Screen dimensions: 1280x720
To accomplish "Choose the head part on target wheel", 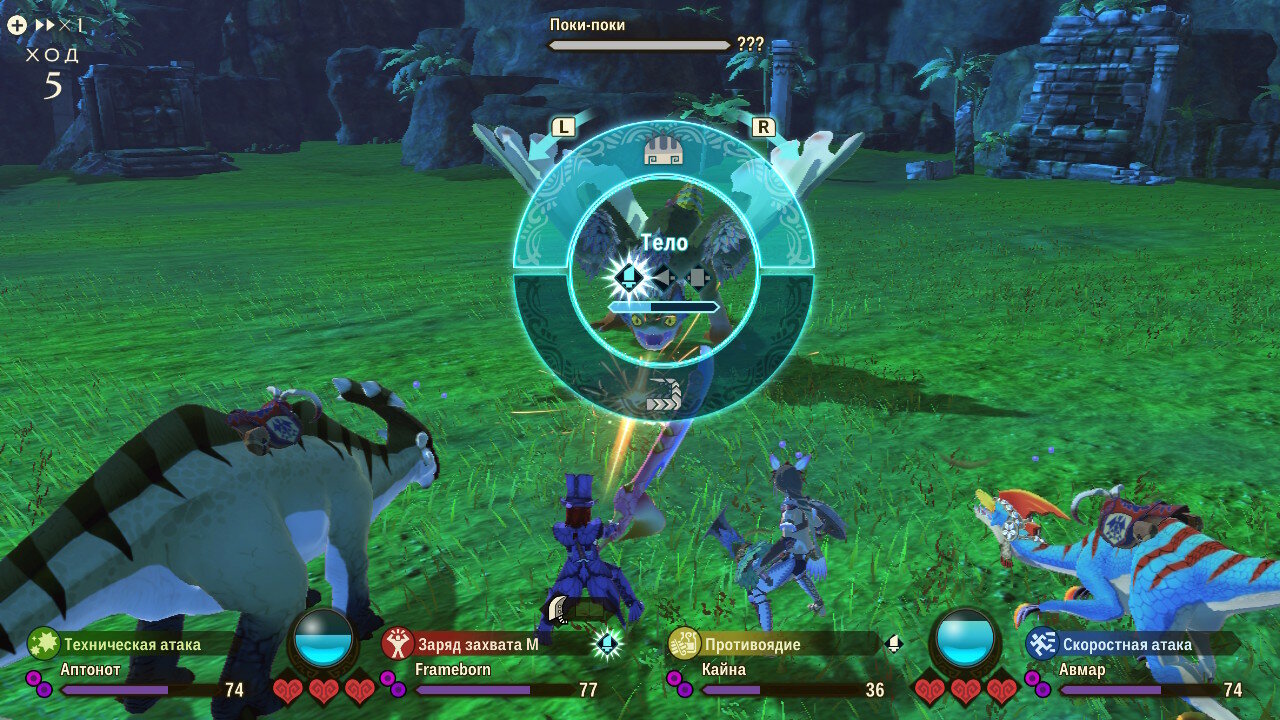I will (x=663, y=152).
